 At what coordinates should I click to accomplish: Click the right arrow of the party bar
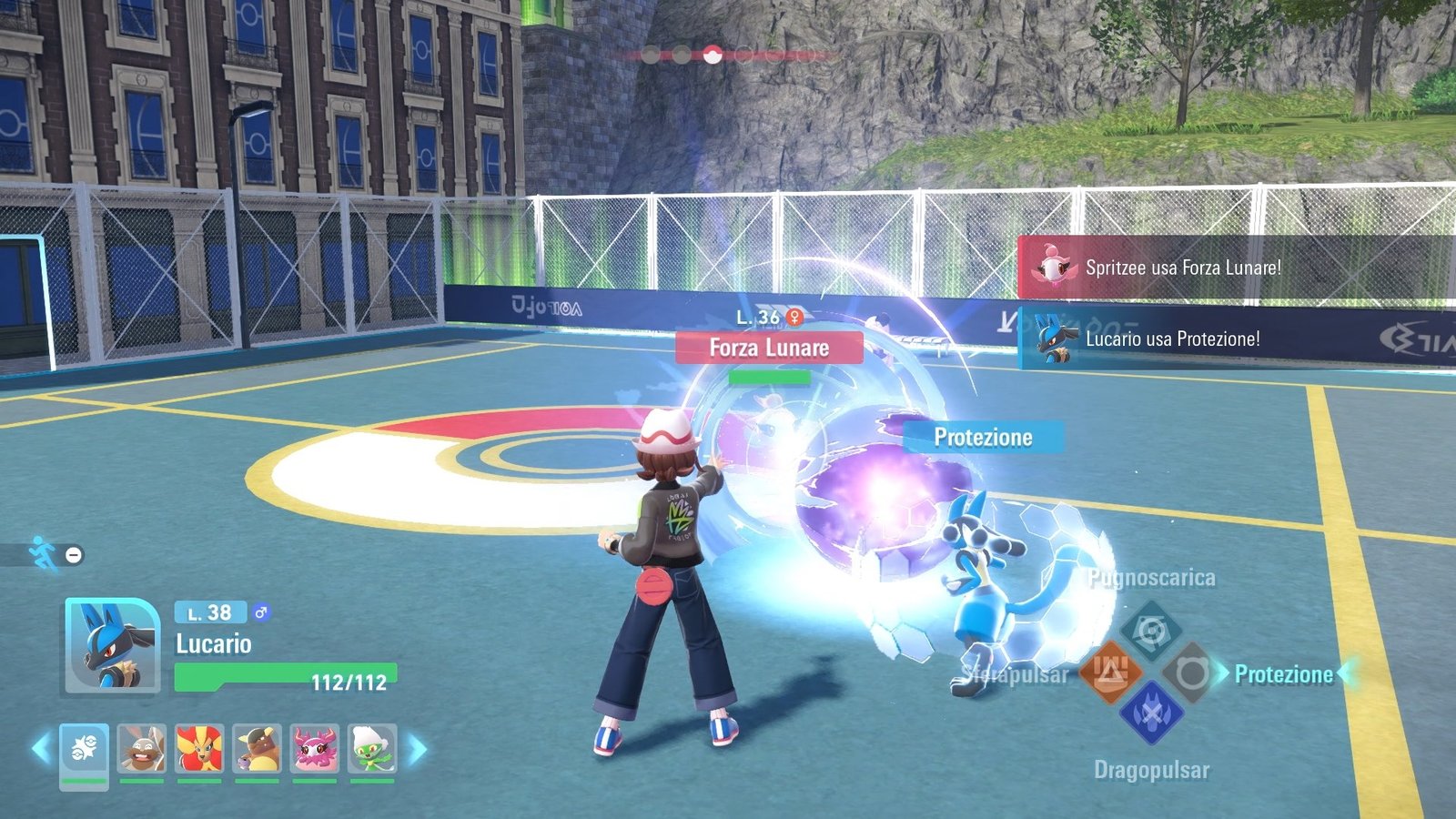(417, 748)
